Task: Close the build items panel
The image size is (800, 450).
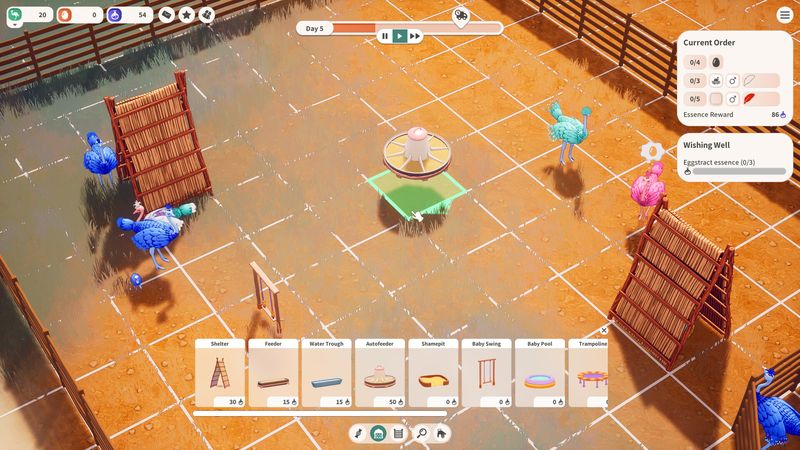Action: pyautogui.click(x=604, y=330)
